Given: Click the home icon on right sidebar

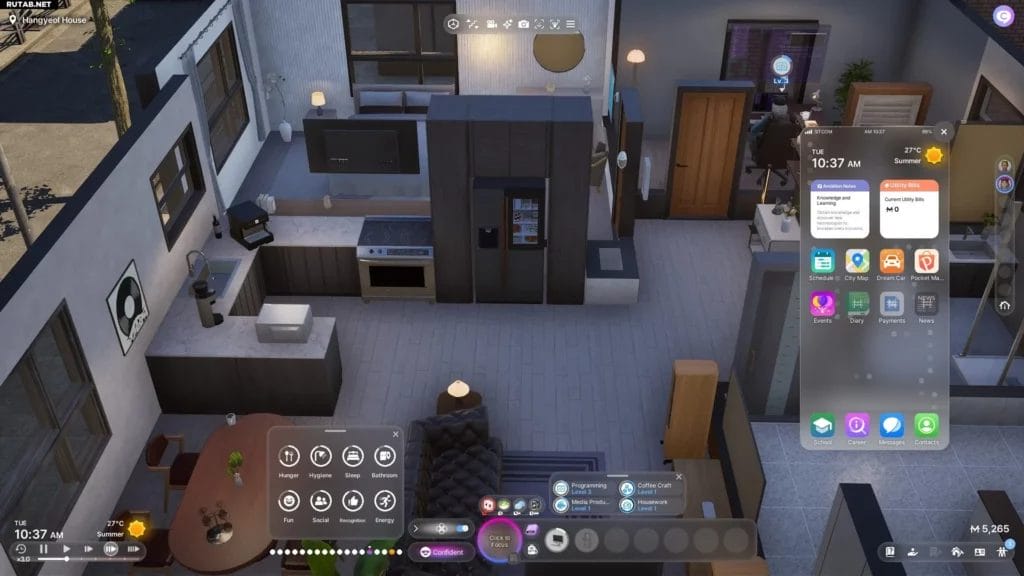Looking at the screenshot, I should 1004,305.
